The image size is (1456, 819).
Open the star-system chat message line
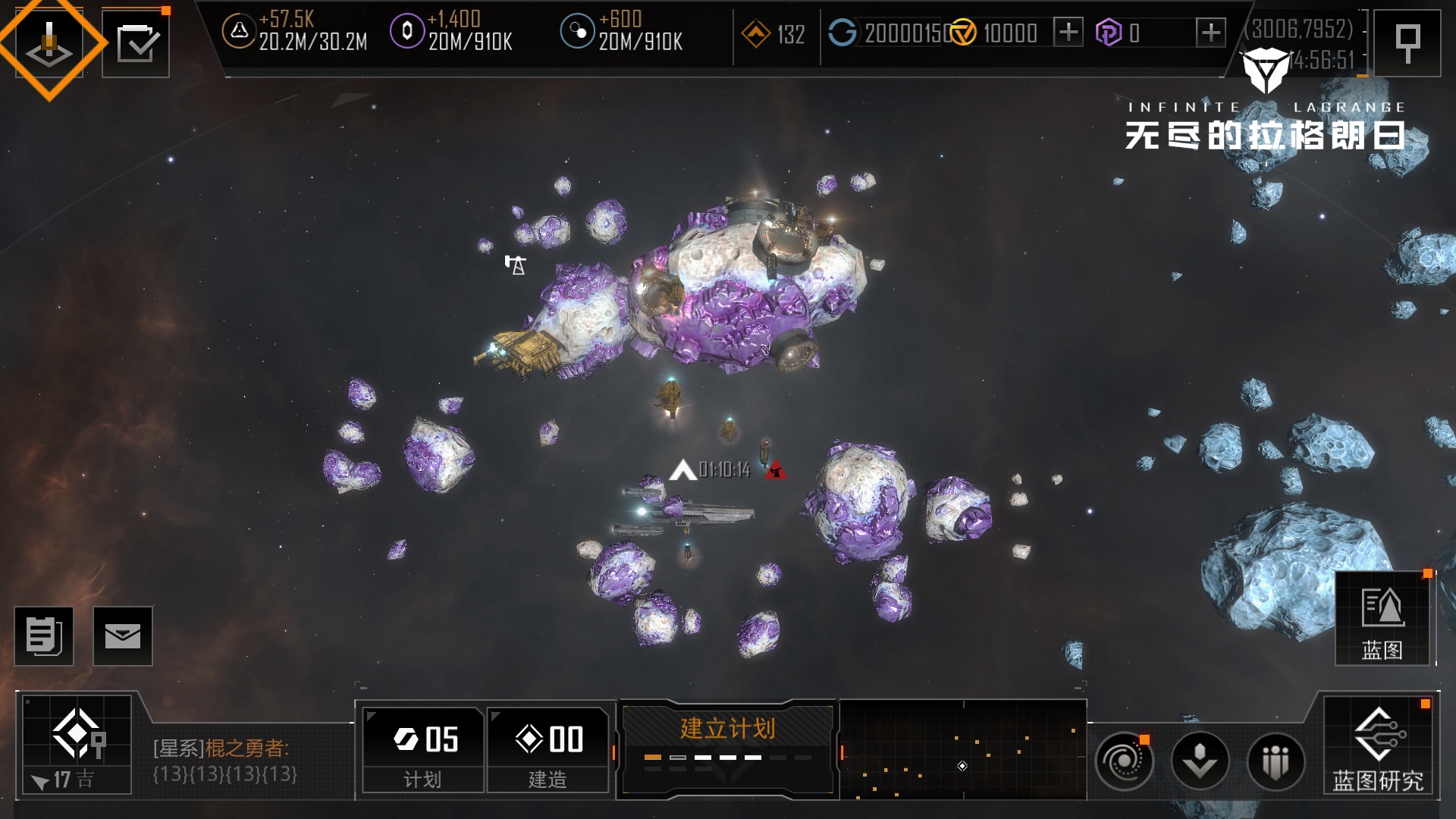tap(224, 761)
